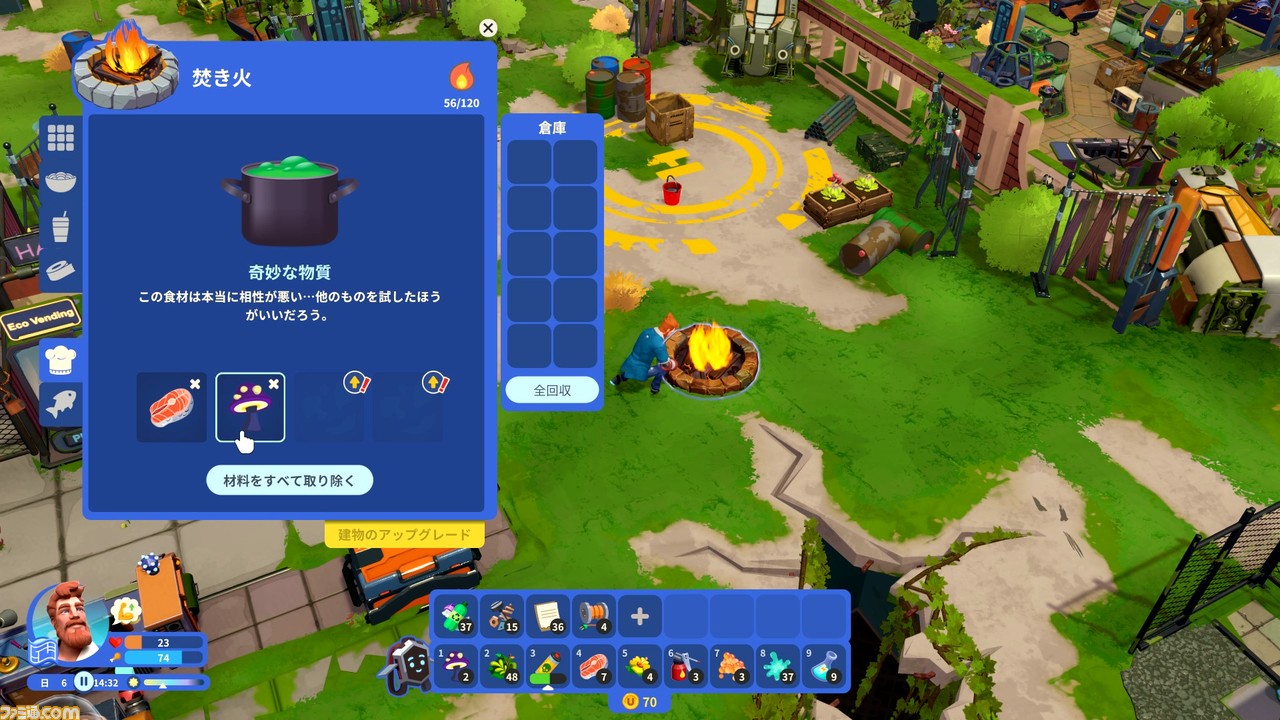Pause the game with the time button

click(84, 682)
